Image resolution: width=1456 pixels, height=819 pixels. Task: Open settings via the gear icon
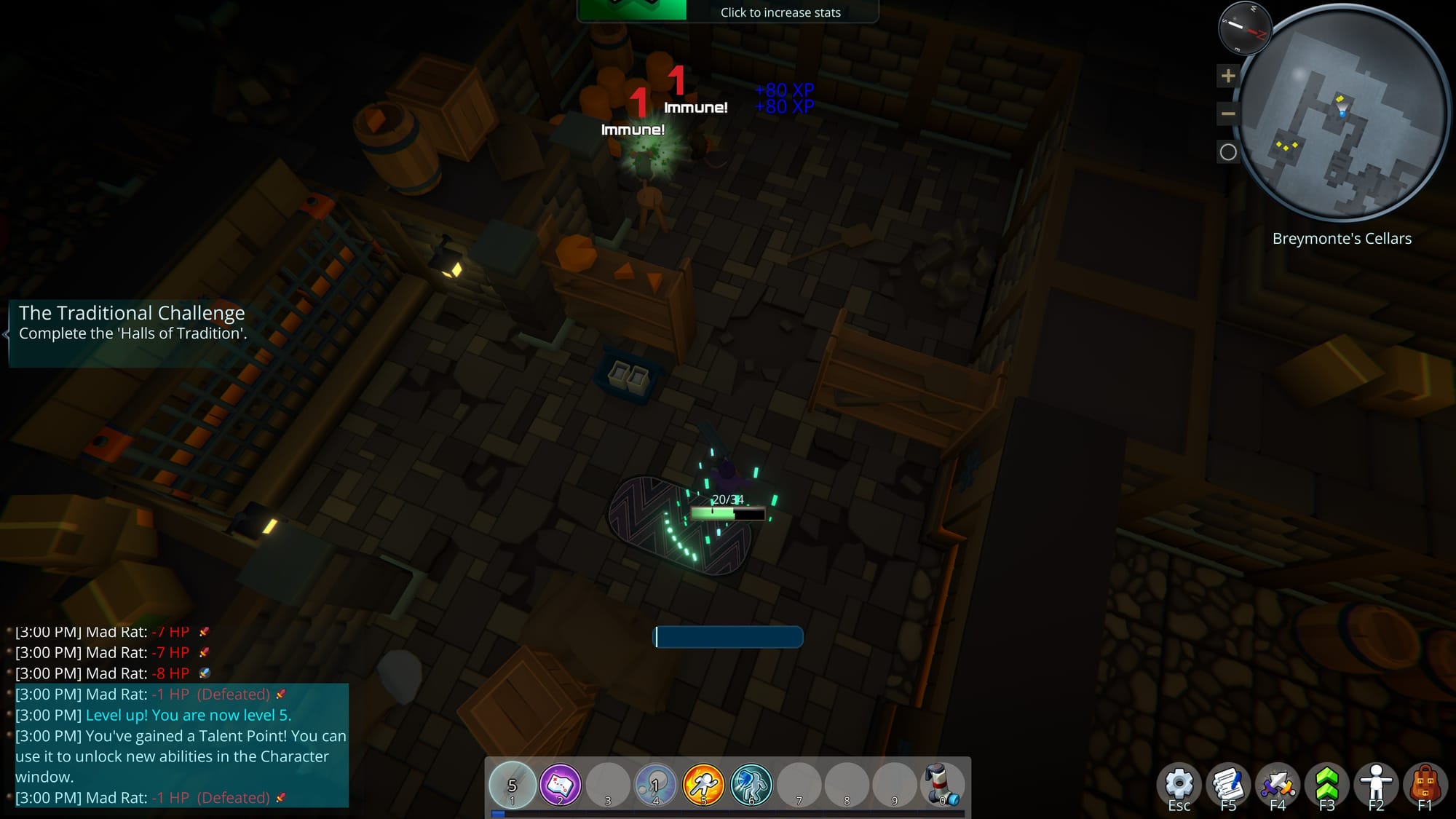pos(1179,785)
